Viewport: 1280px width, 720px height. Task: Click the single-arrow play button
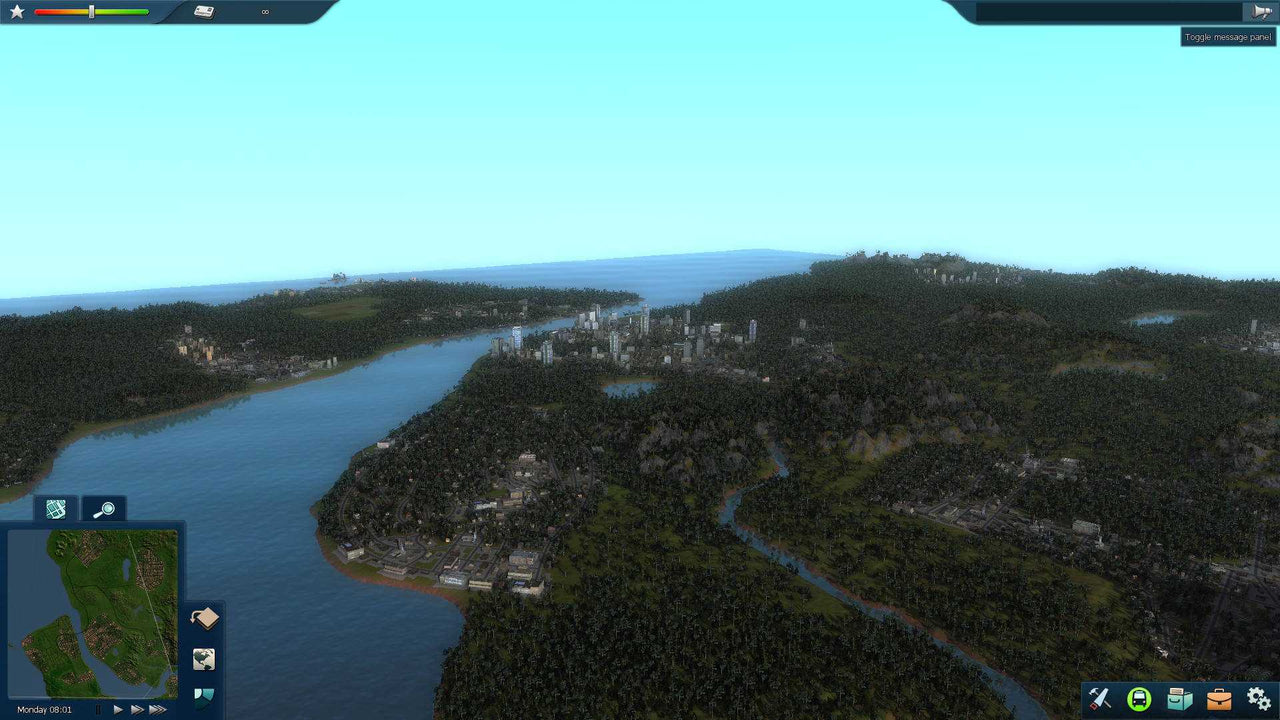click(x=117, y=709)
